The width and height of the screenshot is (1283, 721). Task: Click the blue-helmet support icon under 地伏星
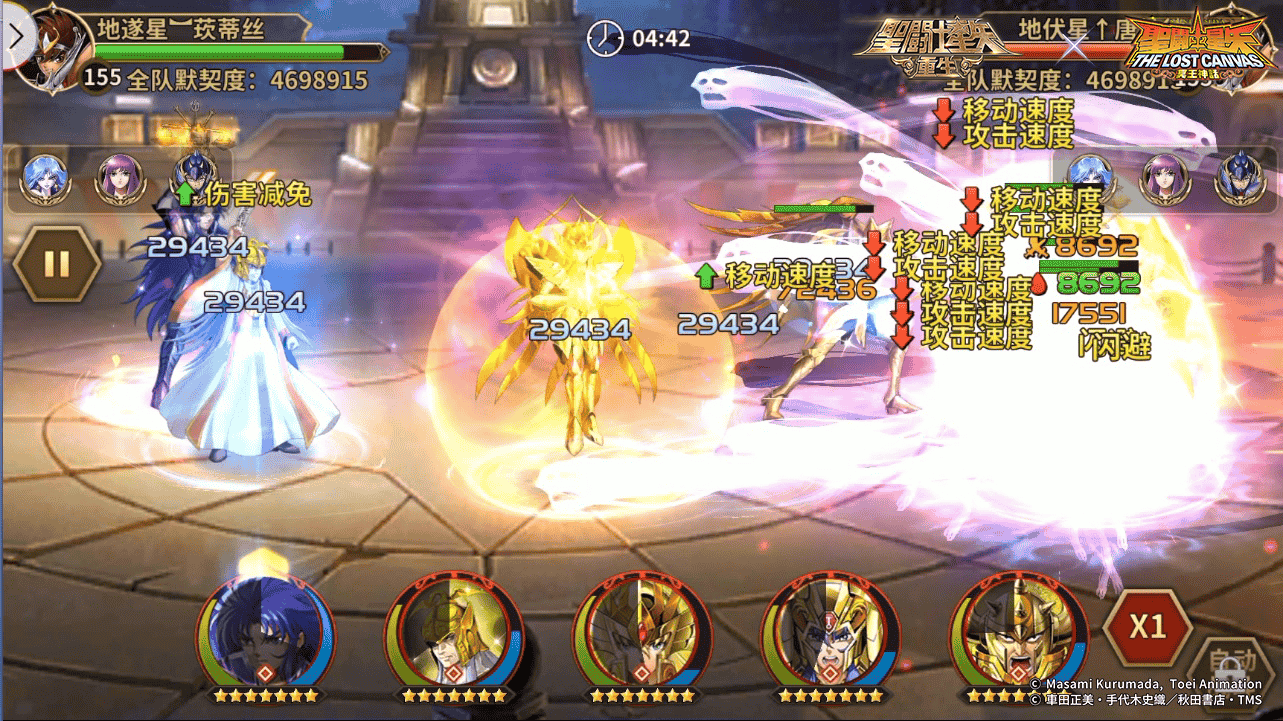[1238, 179]
